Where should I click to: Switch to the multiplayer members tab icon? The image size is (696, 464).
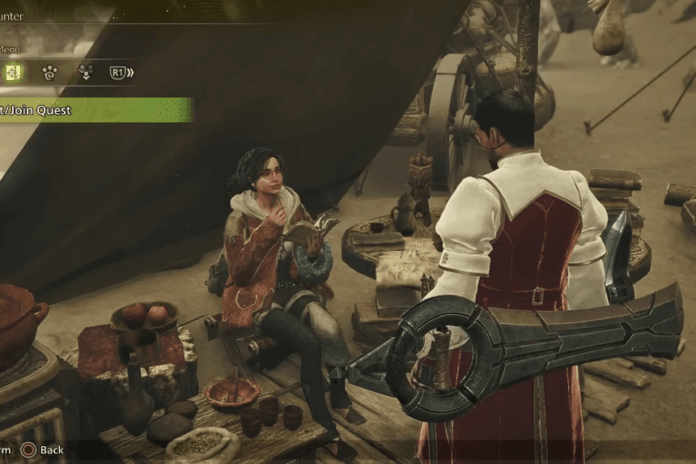(85, 72)
